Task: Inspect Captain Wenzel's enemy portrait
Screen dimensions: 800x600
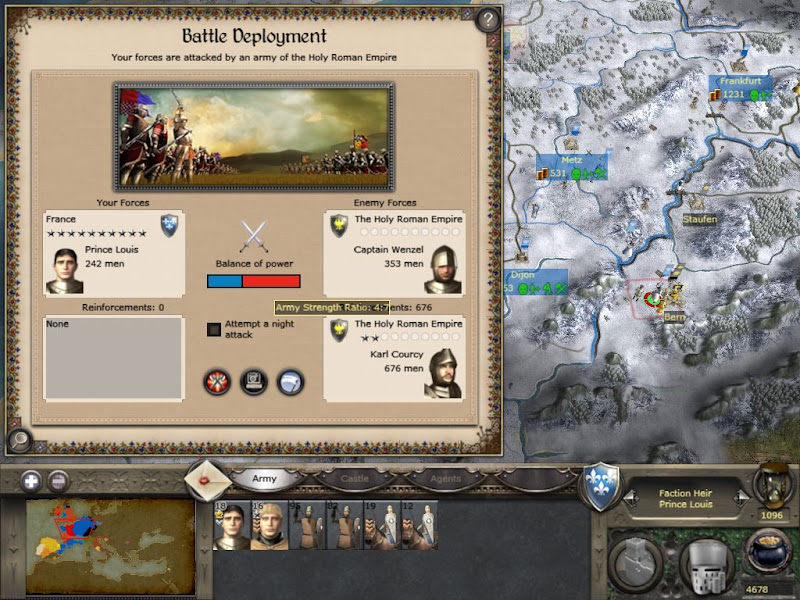Action: pos(444,270)
